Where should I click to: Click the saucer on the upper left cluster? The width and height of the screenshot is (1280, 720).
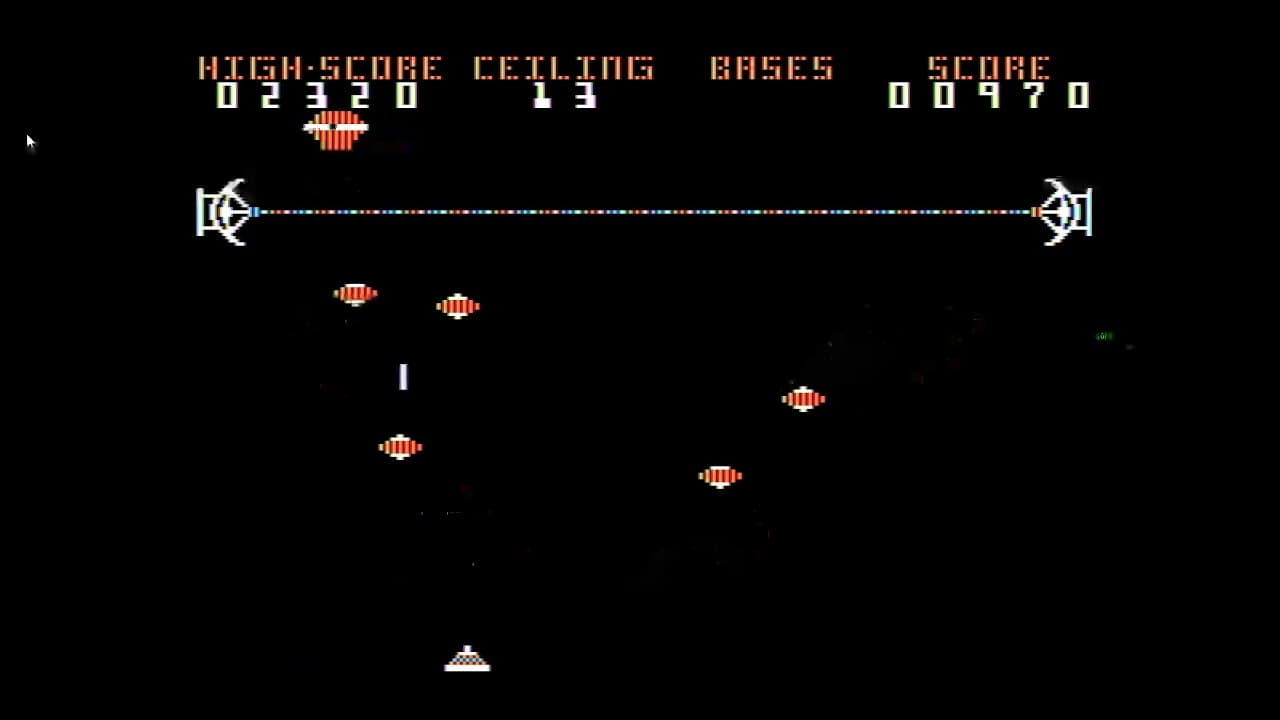click(x=356, y=293)
